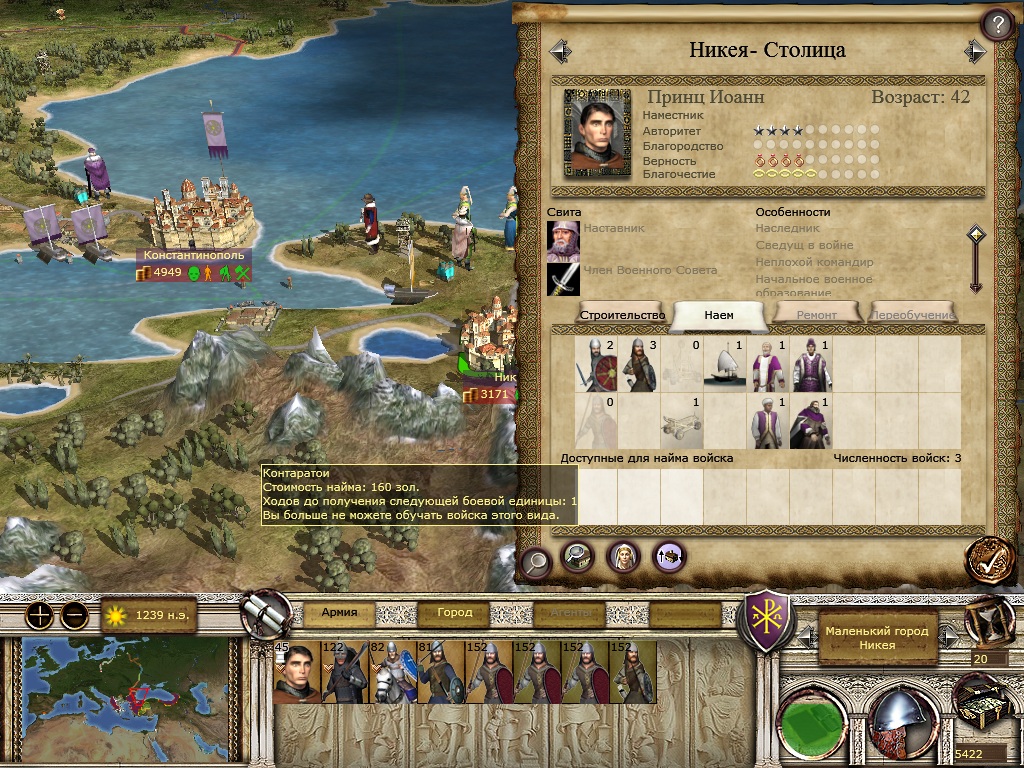Image resolution: width=1024 pixels, height=768 pixels.
Task: Recruit the dark-caped agent in purple
Action: coord(811,422)
